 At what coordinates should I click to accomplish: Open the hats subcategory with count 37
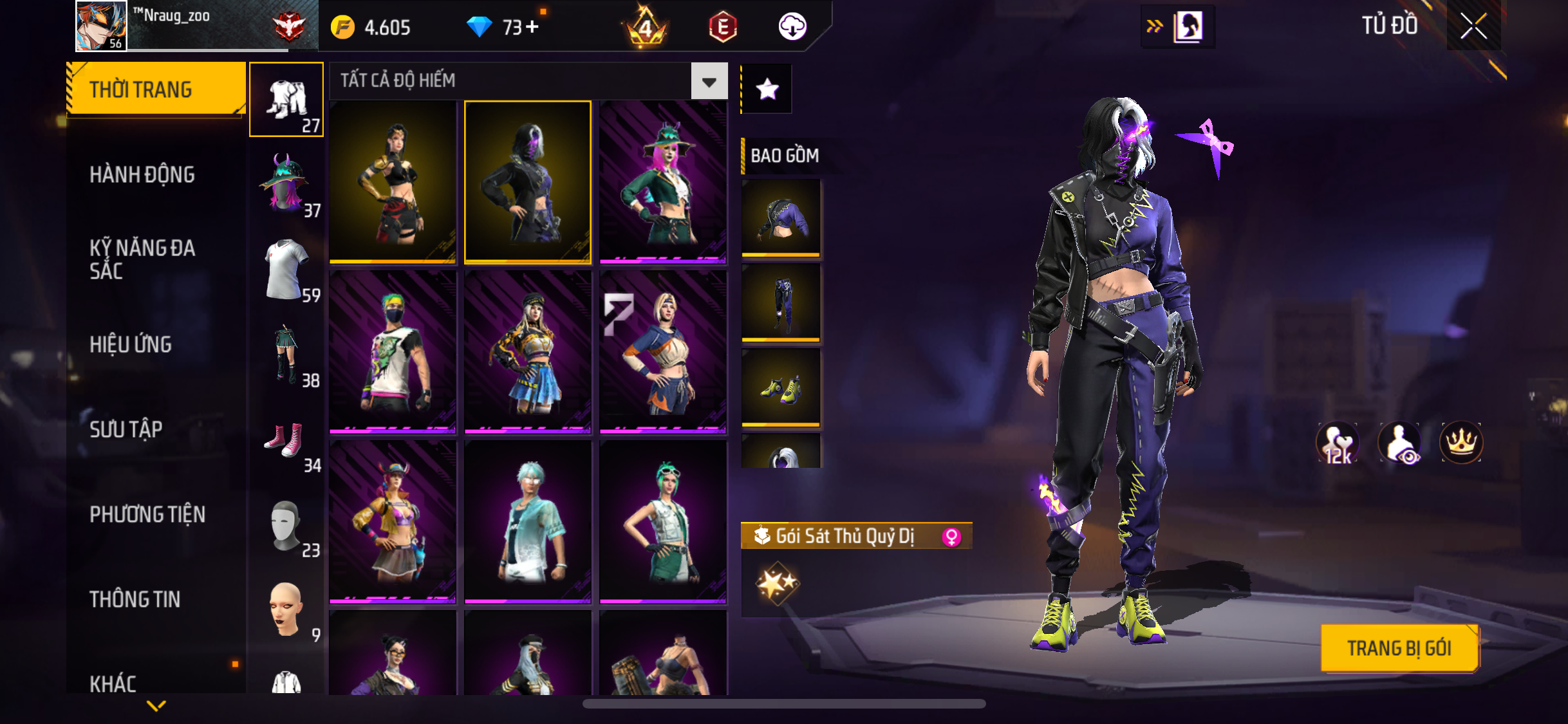click(286, 185)
